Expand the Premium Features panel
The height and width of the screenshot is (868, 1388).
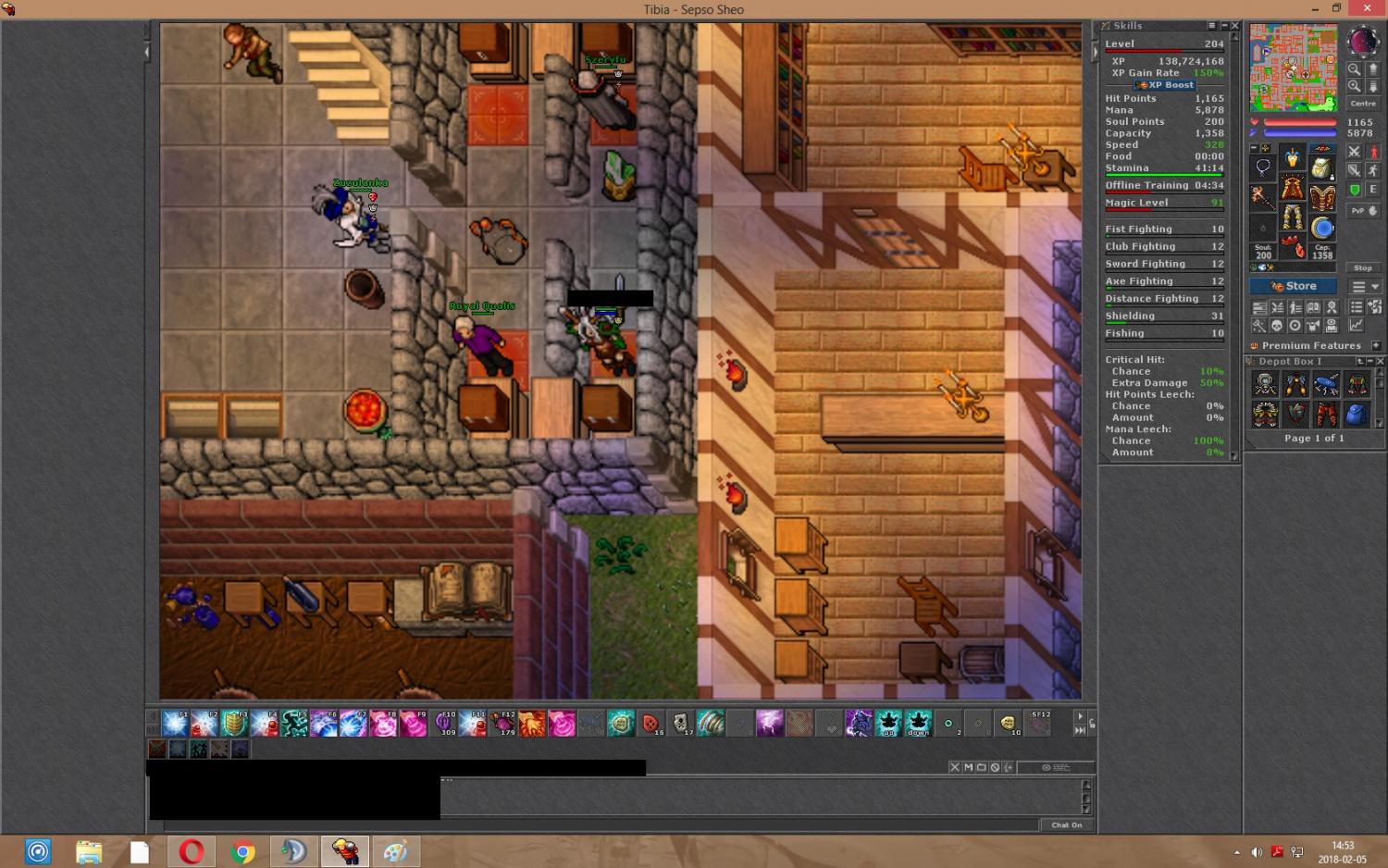tap(1376, 345)
